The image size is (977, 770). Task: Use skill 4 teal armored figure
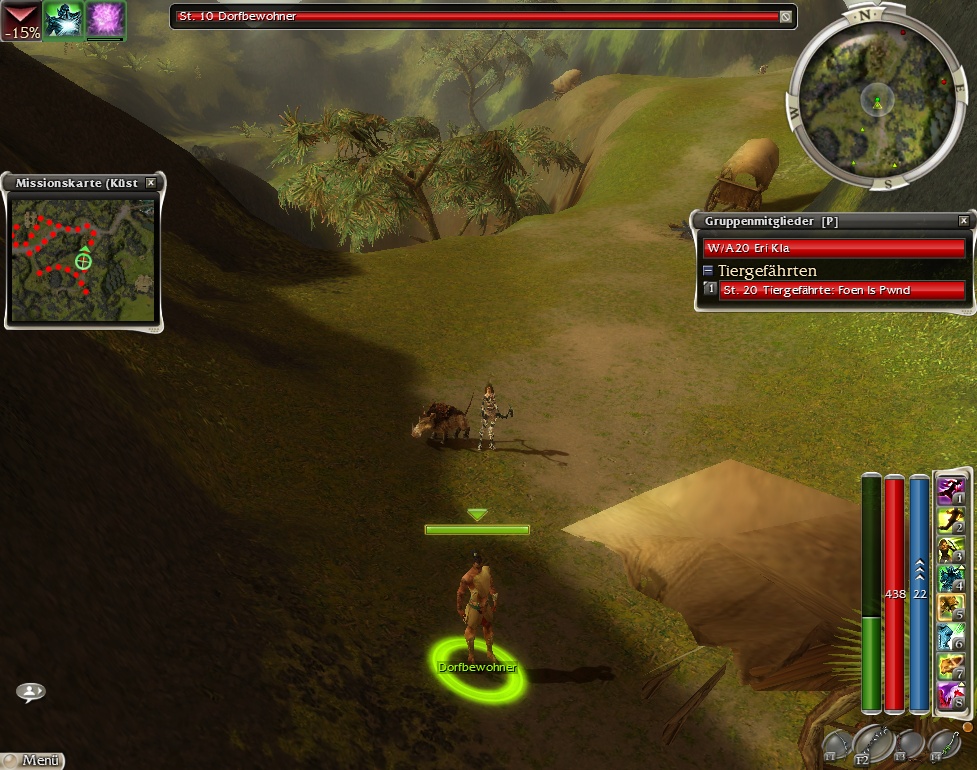click(x=952, y=578)
